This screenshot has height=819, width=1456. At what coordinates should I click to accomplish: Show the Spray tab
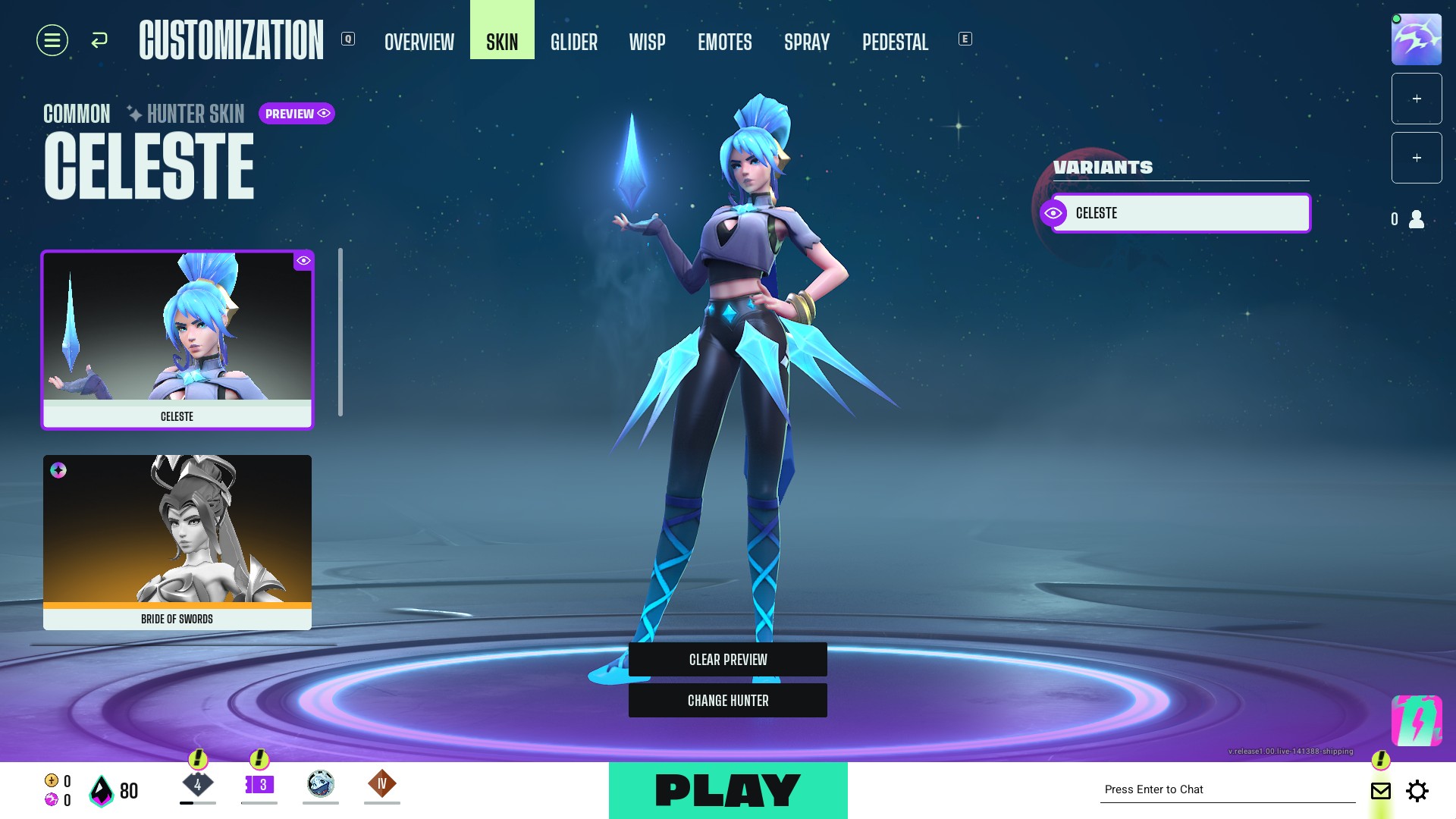[807, 42]
